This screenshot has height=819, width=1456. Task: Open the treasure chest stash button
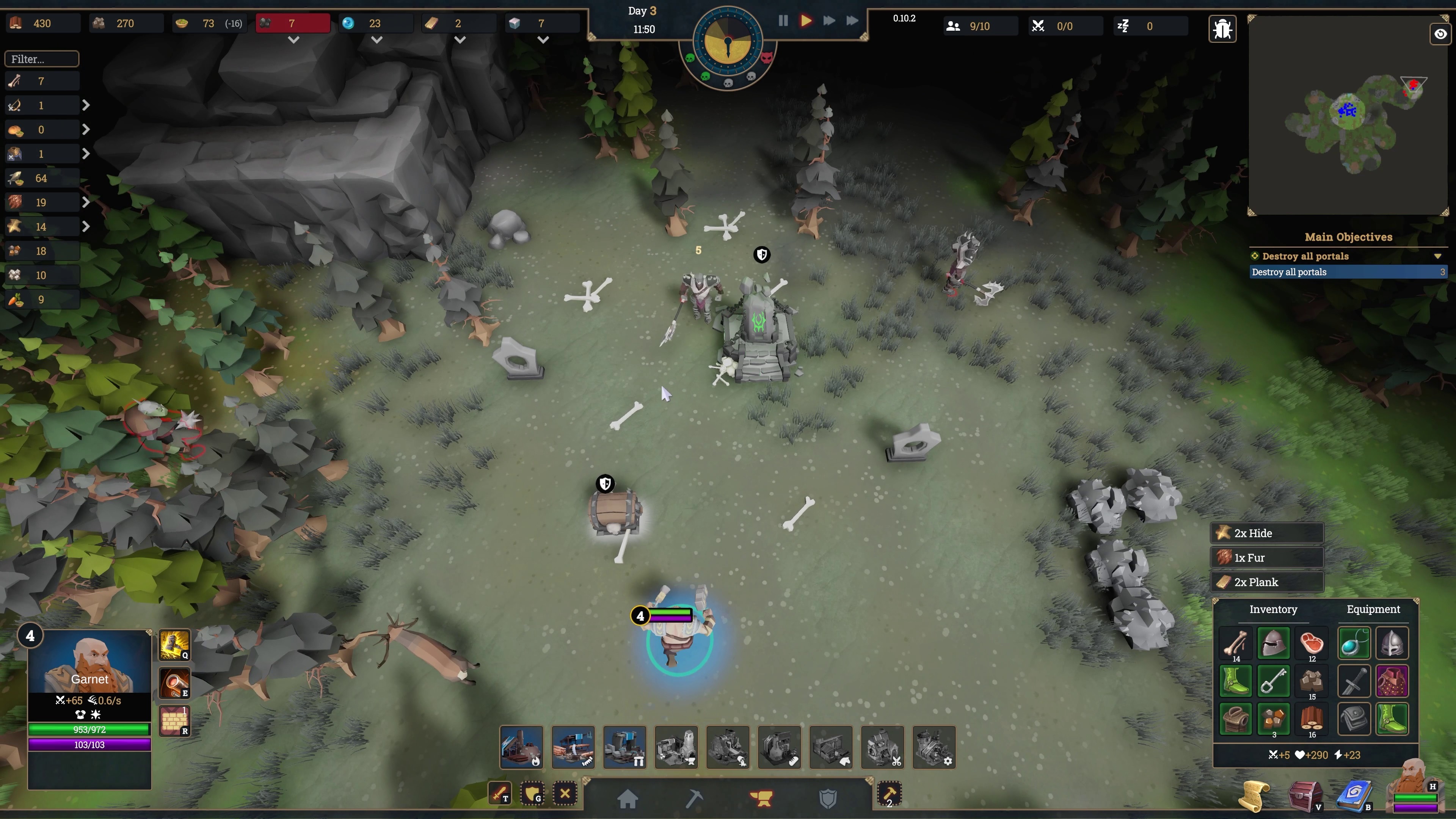point(1304,796)
